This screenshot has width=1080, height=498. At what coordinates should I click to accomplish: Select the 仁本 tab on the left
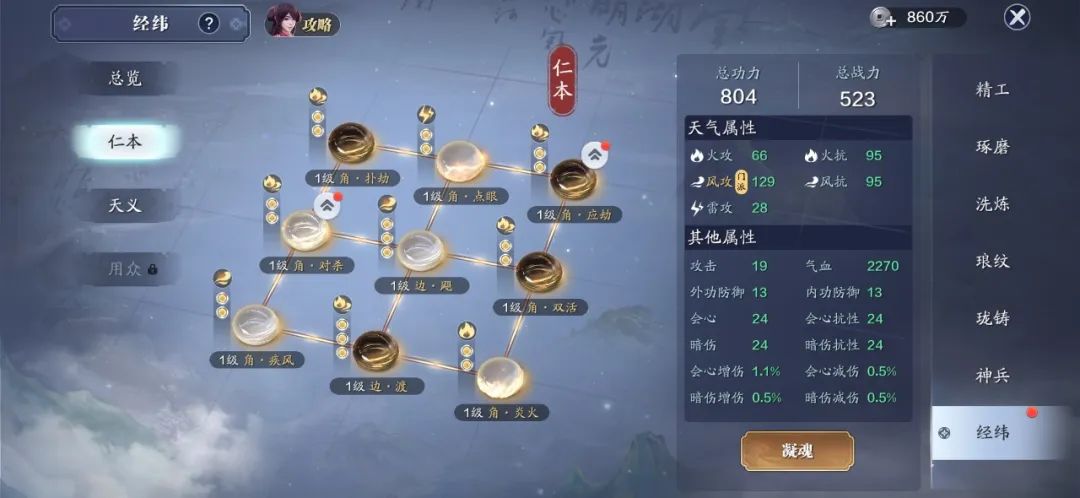coord(125,142)
